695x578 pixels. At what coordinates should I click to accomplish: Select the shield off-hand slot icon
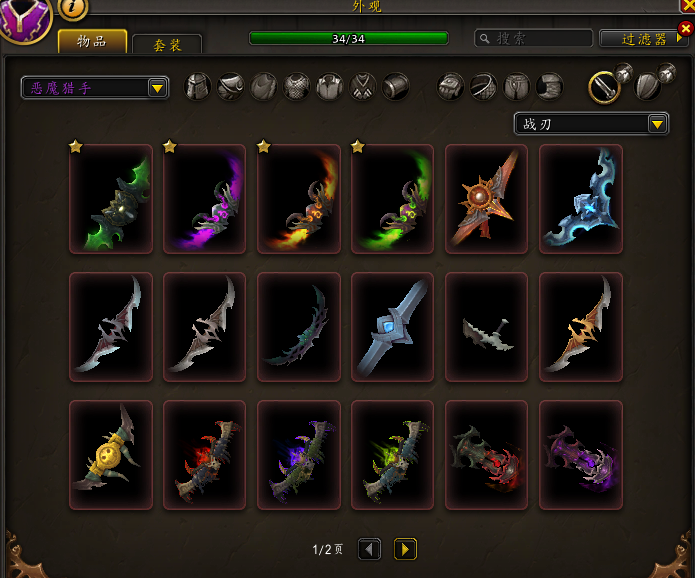(647, 87)
